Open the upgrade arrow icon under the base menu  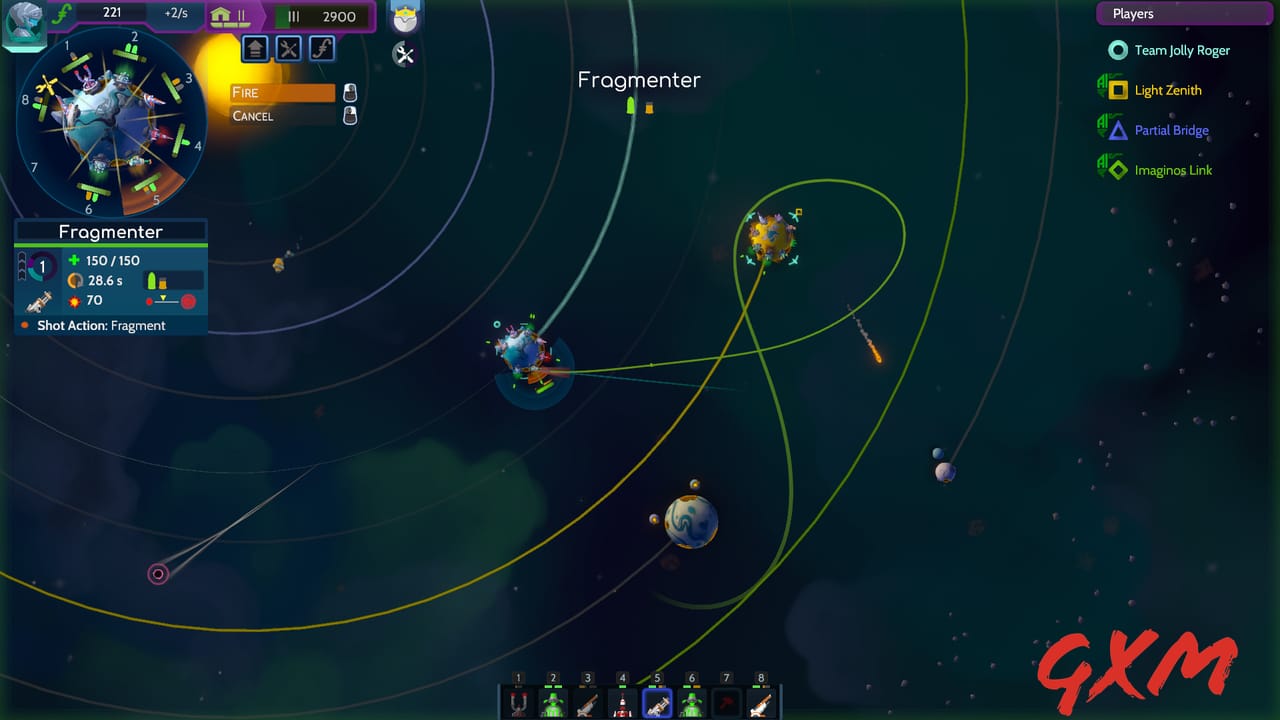click(255, 48)
